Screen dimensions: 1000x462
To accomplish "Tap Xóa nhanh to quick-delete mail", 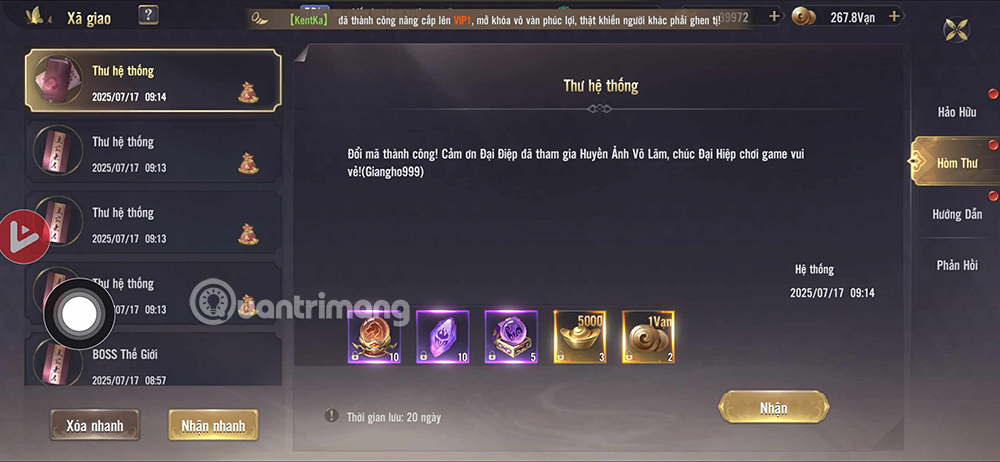I will click(95, 425).
